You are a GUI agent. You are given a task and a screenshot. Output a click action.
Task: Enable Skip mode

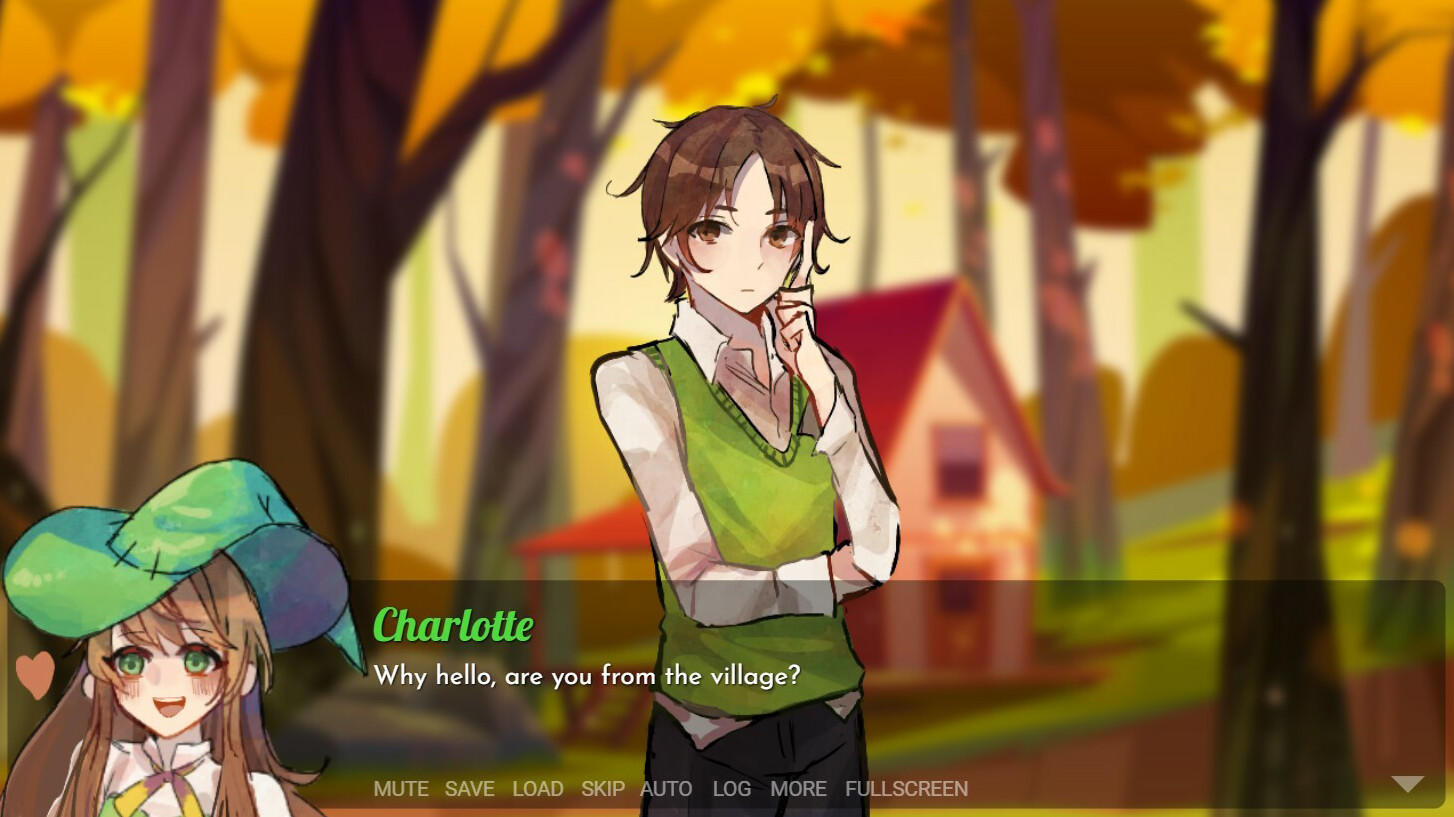(601, 789)
